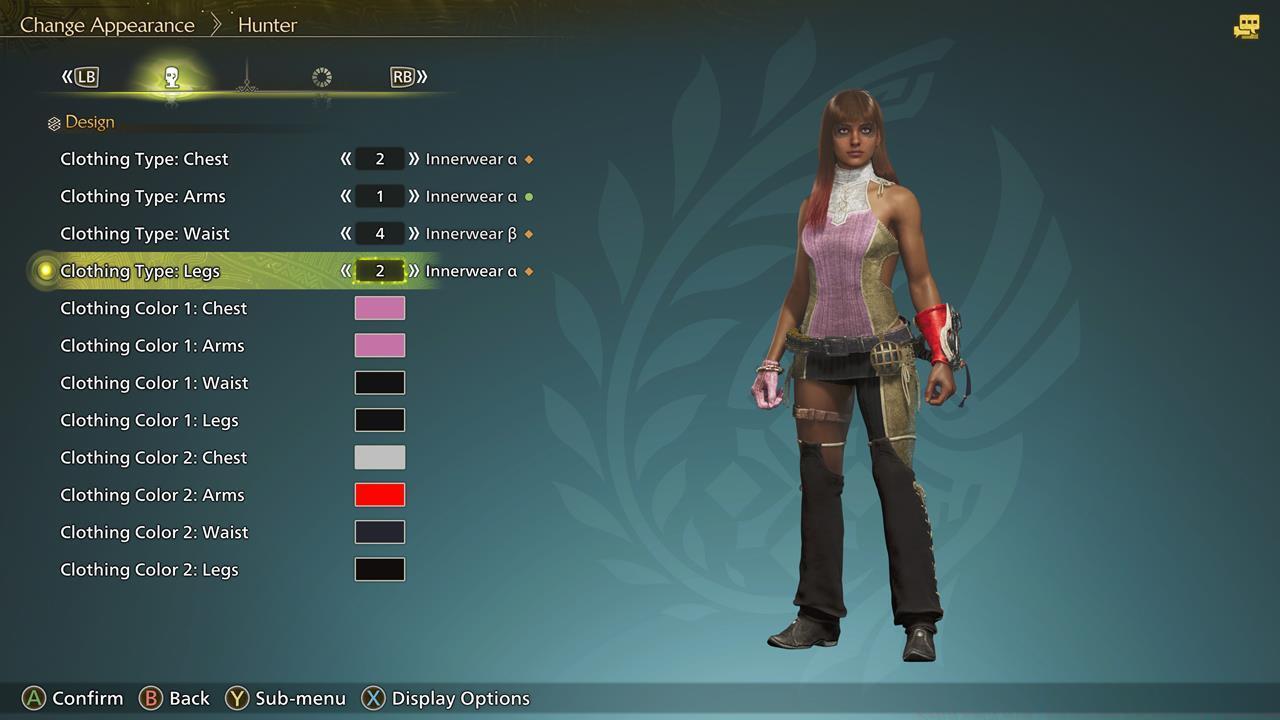Viewport: 1280px width, 720px height.
Task: Select the Hunter breadcrumb entry
Action: [266, 24]
